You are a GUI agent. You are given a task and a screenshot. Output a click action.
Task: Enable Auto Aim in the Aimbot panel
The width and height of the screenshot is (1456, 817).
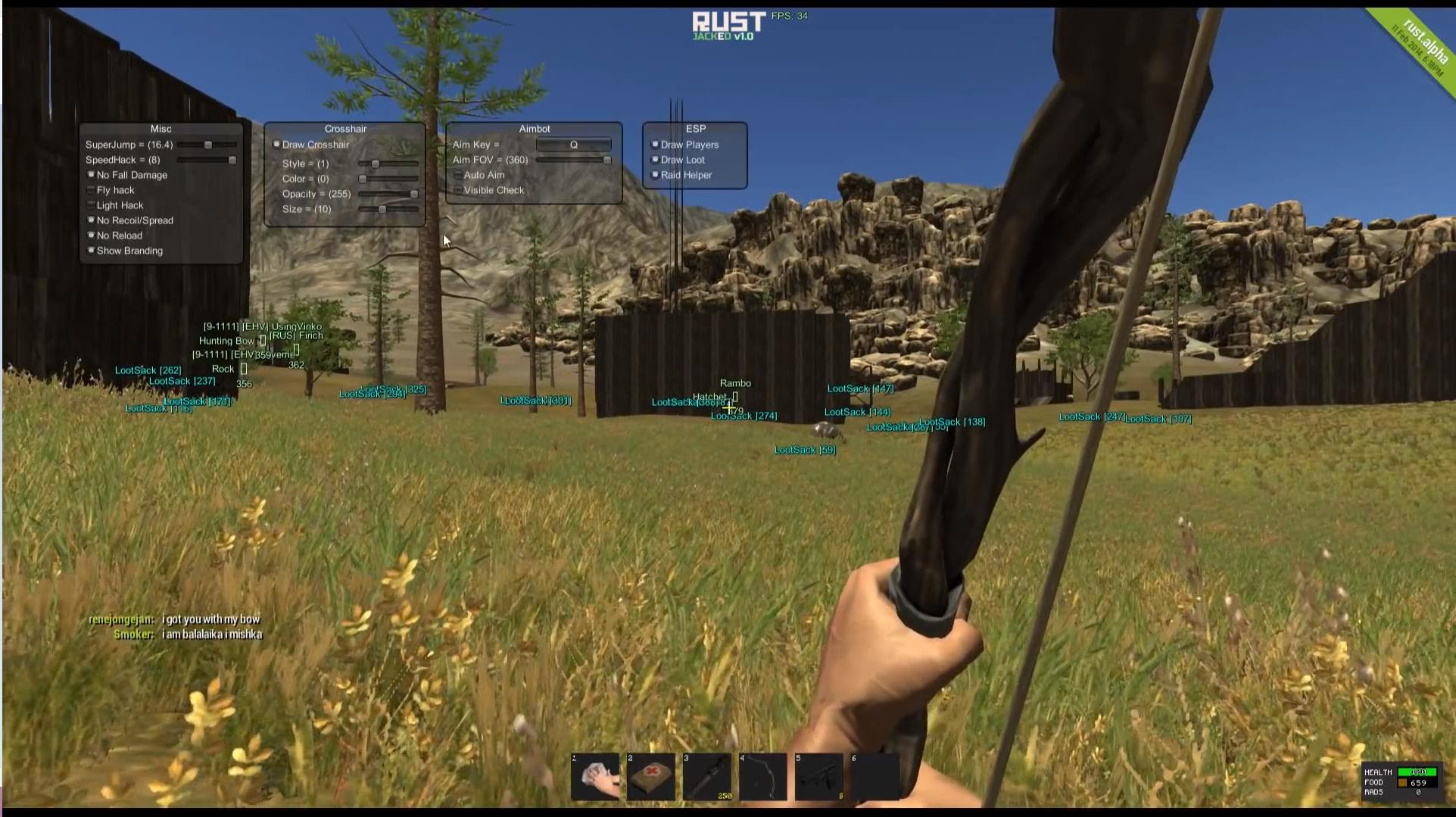tap(457, 175)
